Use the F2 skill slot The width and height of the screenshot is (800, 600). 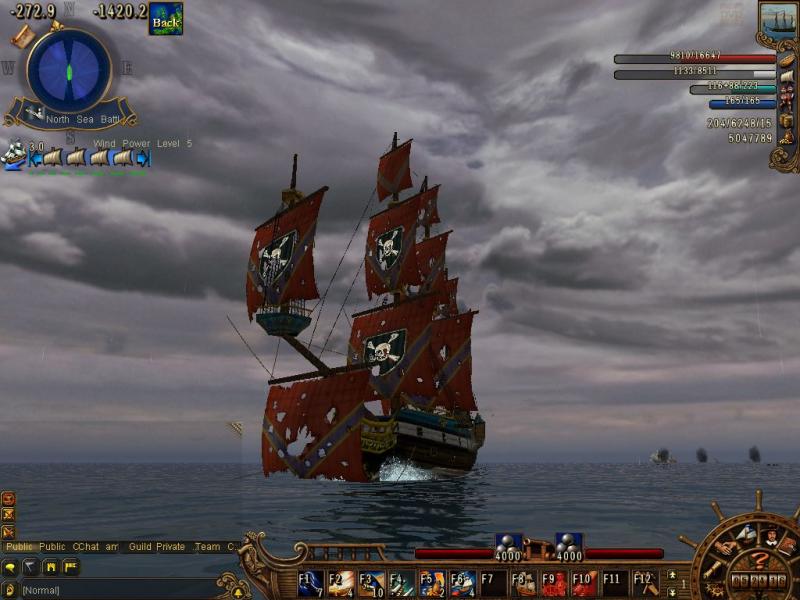click(341, 582)
